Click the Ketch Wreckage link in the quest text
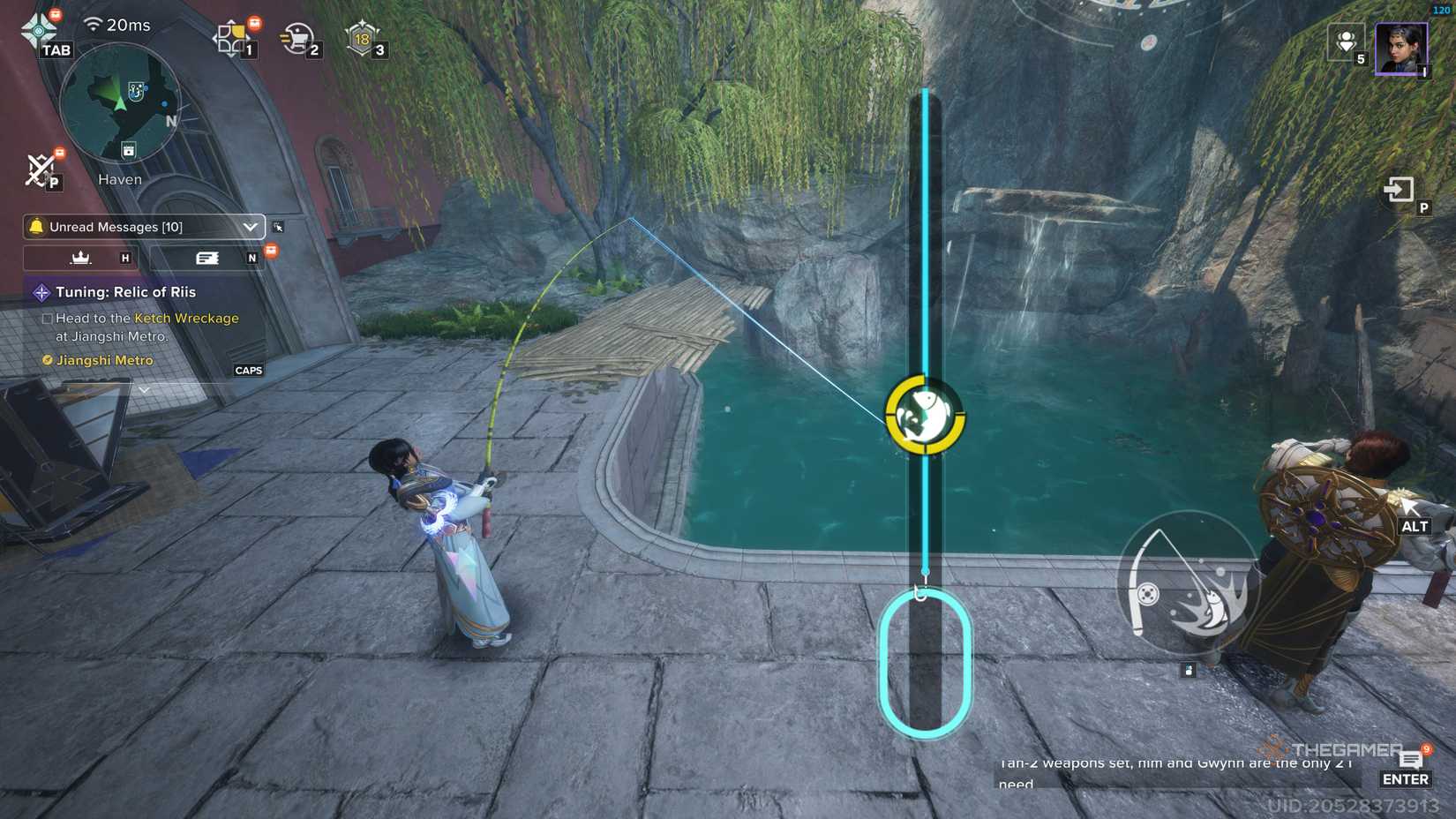 point(185,319)
